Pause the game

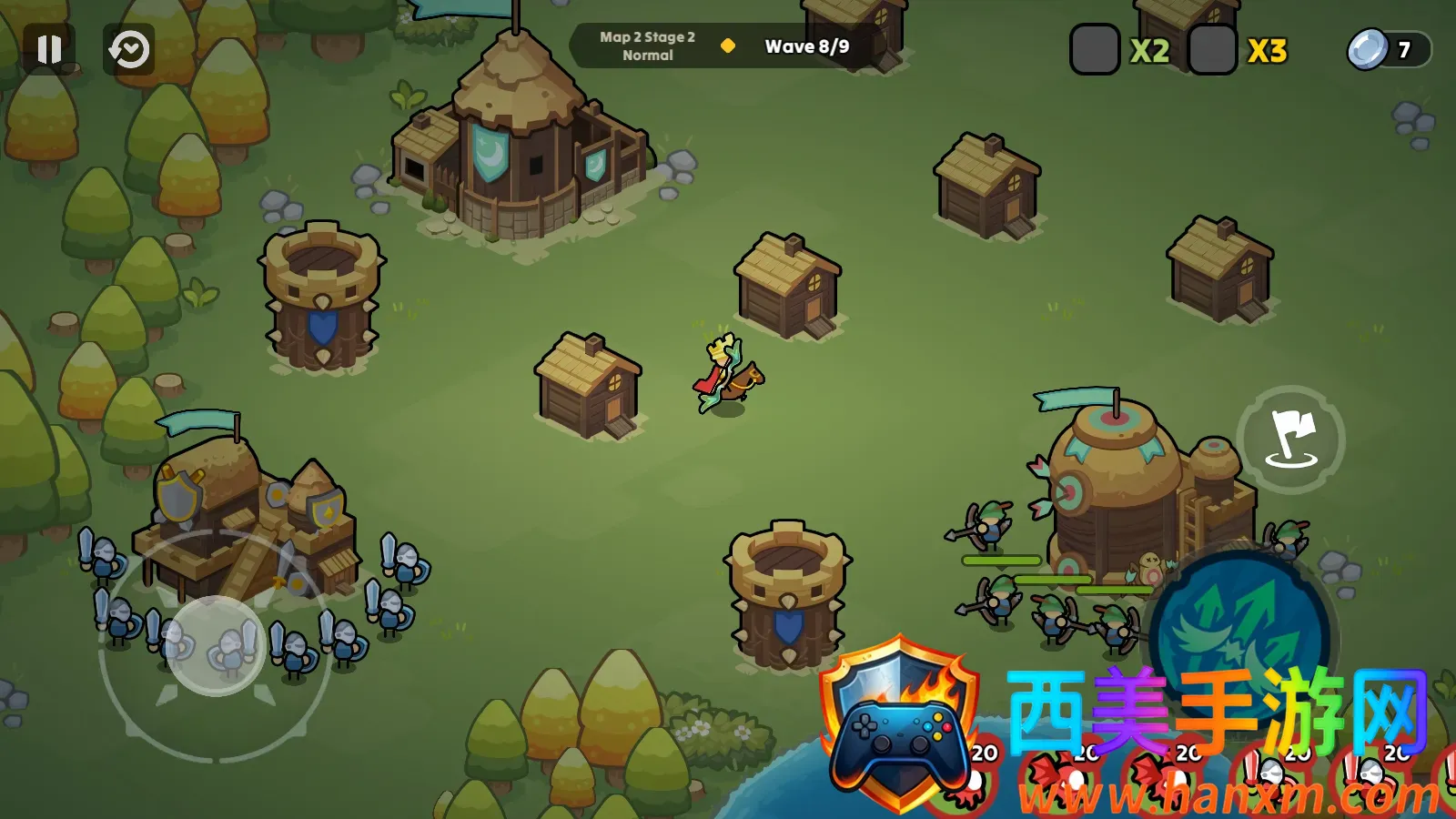[49, 49]
